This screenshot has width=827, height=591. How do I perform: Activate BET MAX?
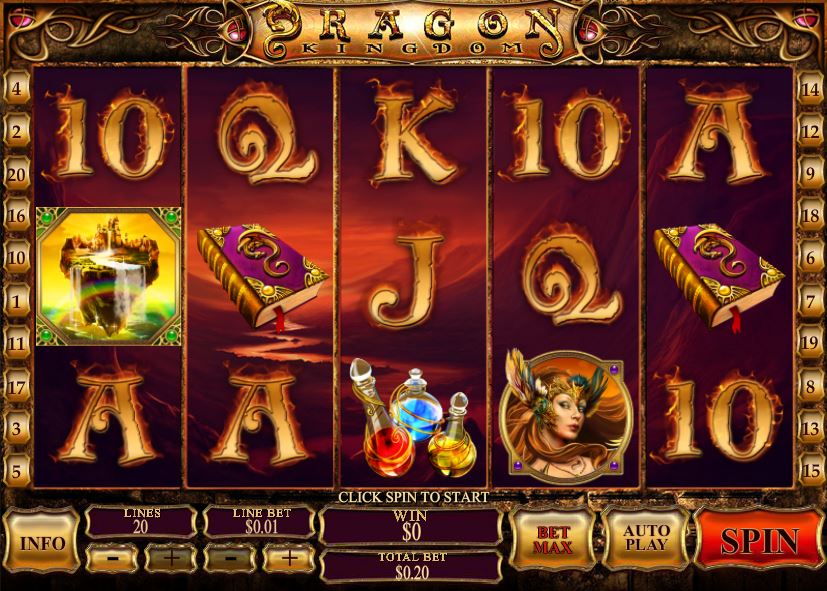(x=552, y=539)
